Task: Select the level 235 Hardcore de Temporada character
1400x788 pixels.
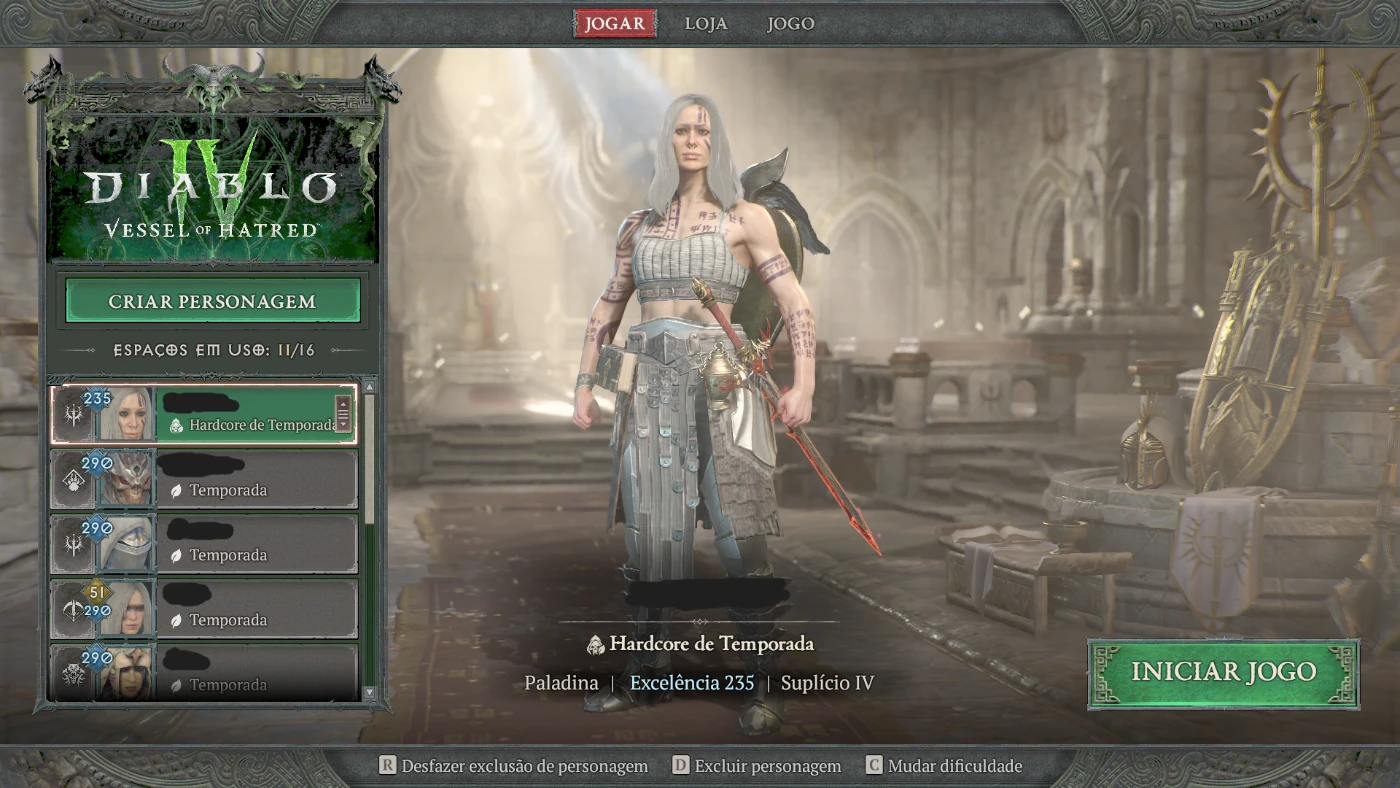Action: (204, 414)
